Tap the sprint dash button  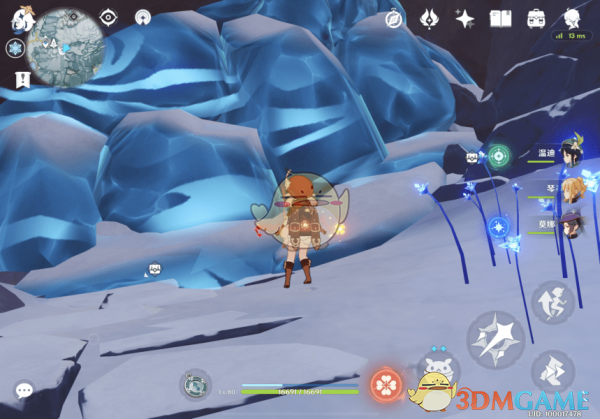coord(553,372)
